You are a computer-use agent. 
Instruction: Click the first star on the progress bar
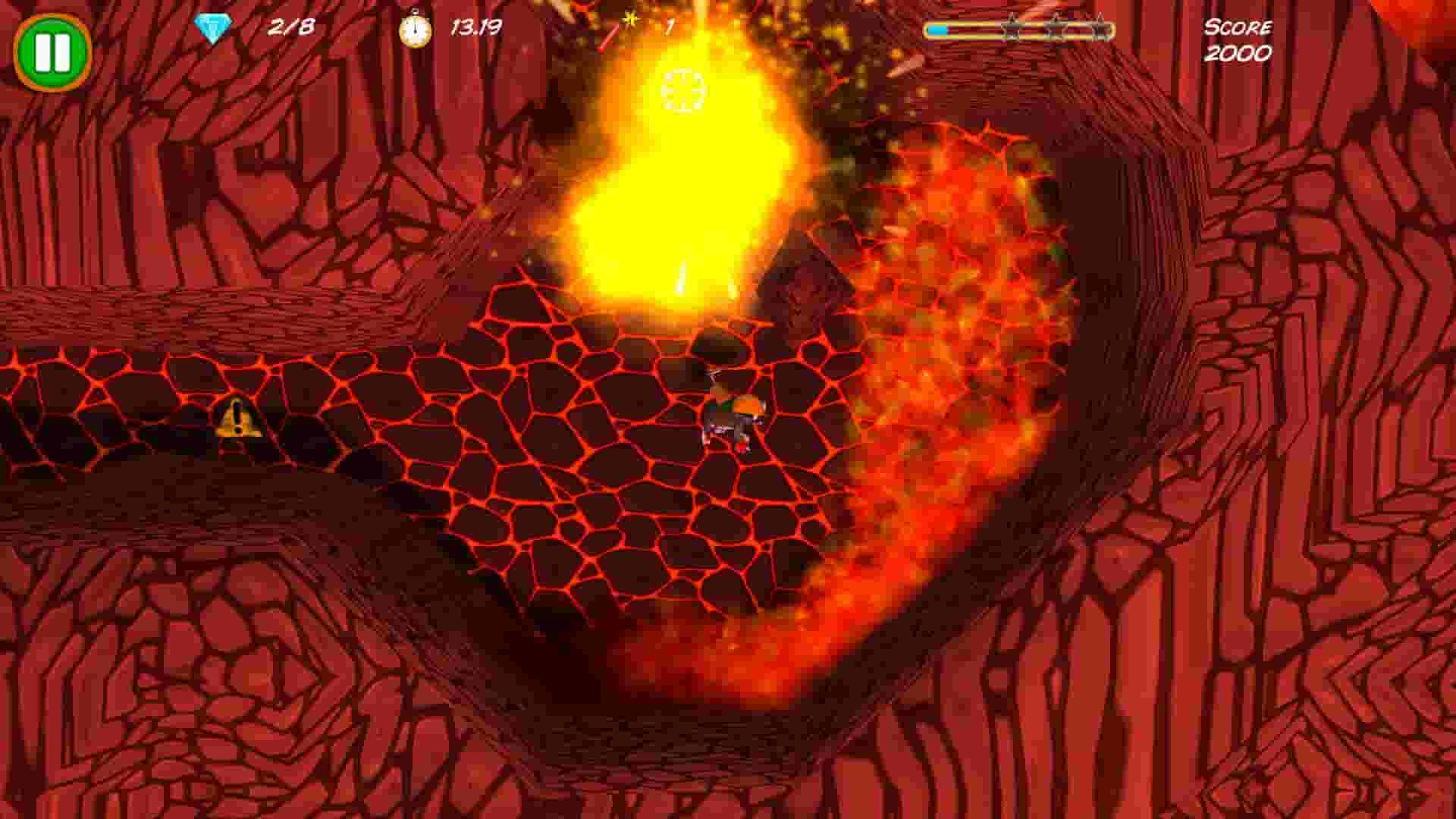1014,30
